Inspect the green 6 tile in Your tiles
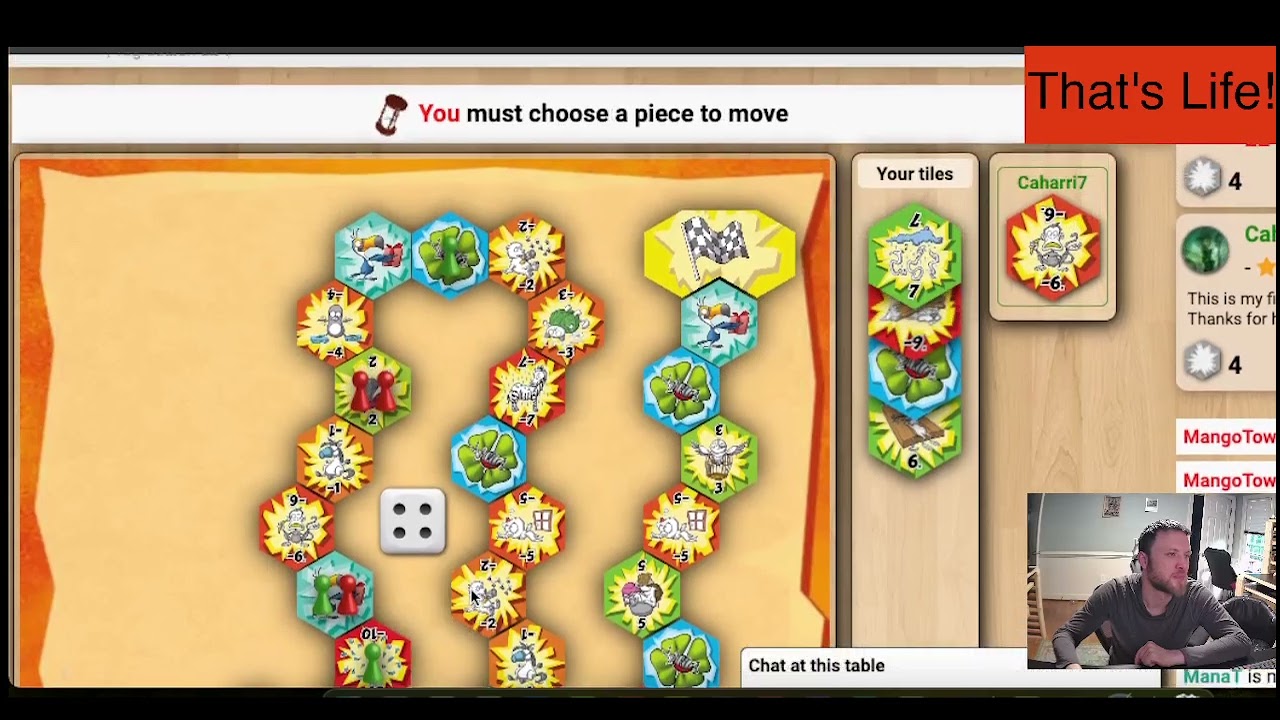 pos(914,437)
